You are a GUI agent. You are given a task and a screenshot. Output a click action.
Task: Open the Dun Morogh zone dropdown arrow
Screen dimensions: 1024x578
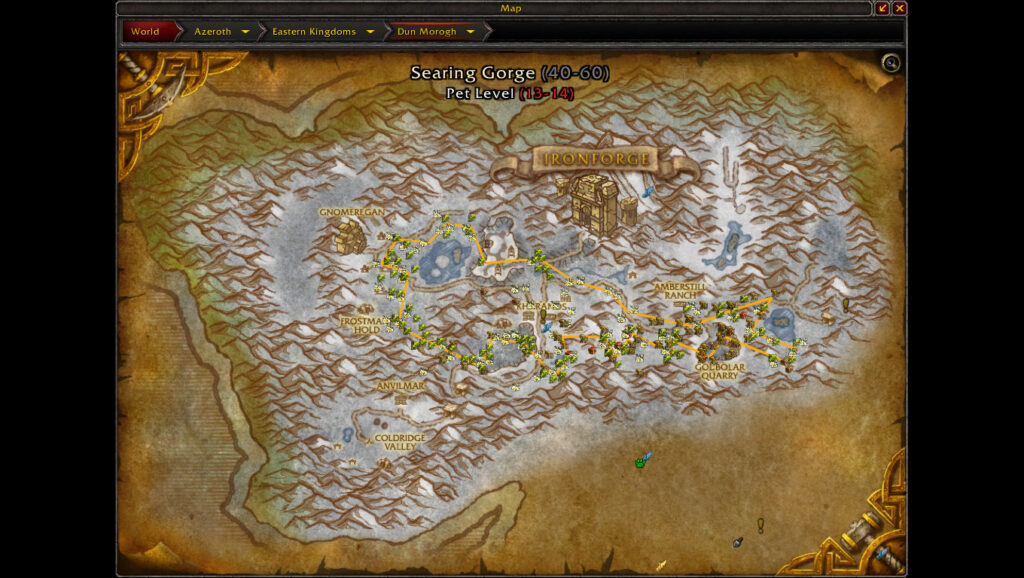coord(470,32)
